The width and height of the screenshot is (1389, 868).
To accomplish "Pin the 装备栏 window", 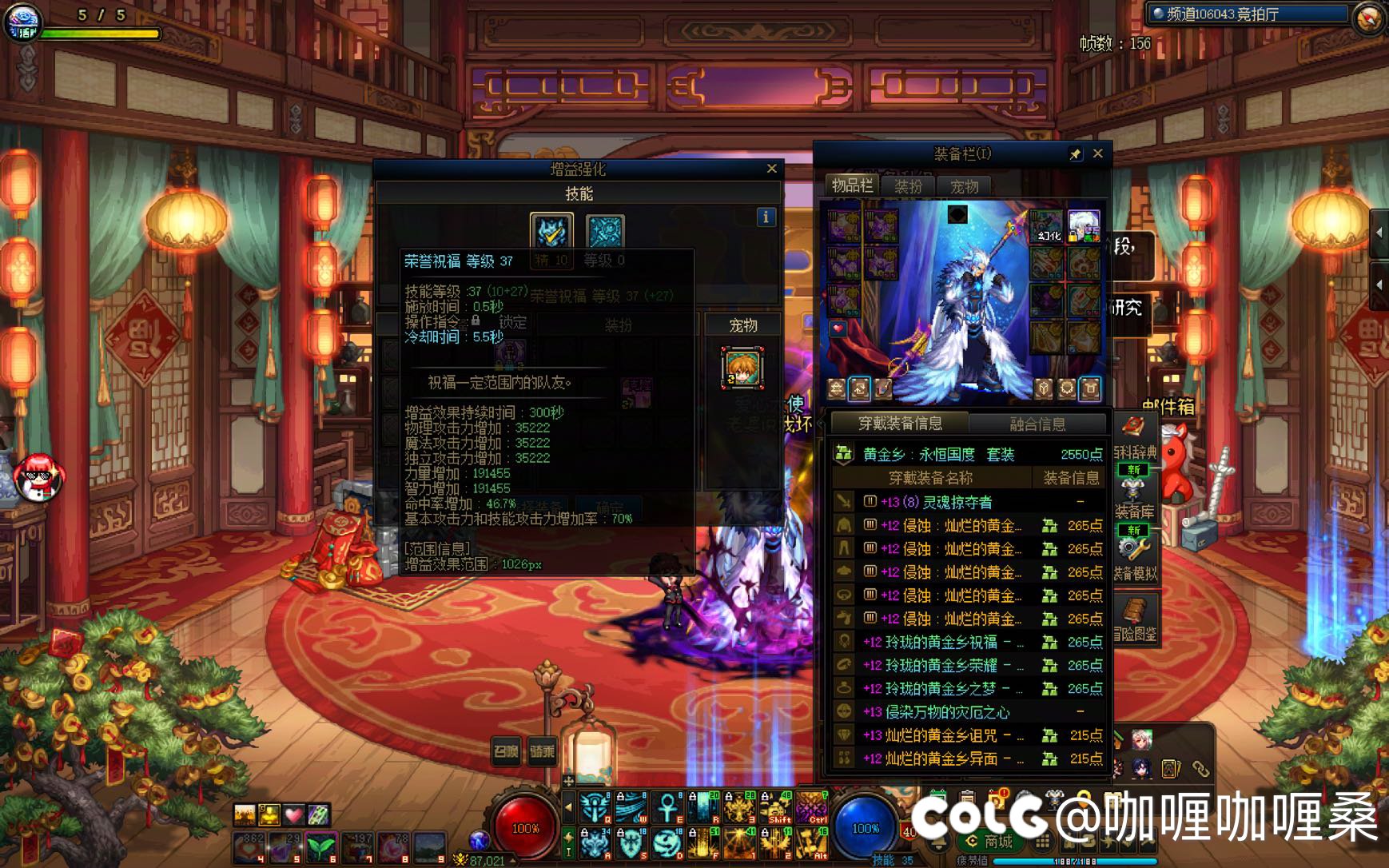I will [x=1076, y=154].
